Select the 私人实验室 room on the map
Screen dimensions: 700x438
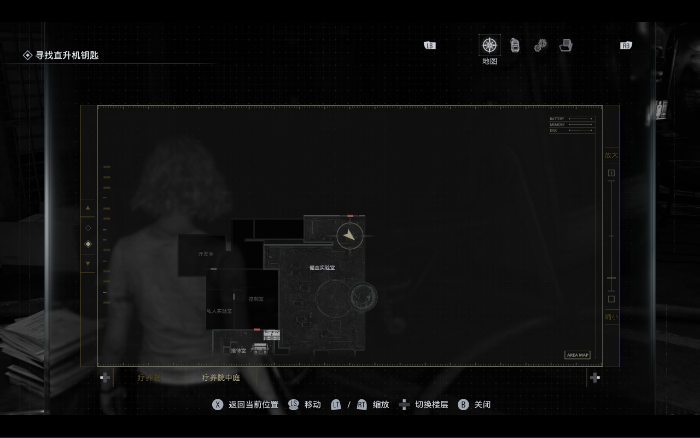[x=219, y=311]
